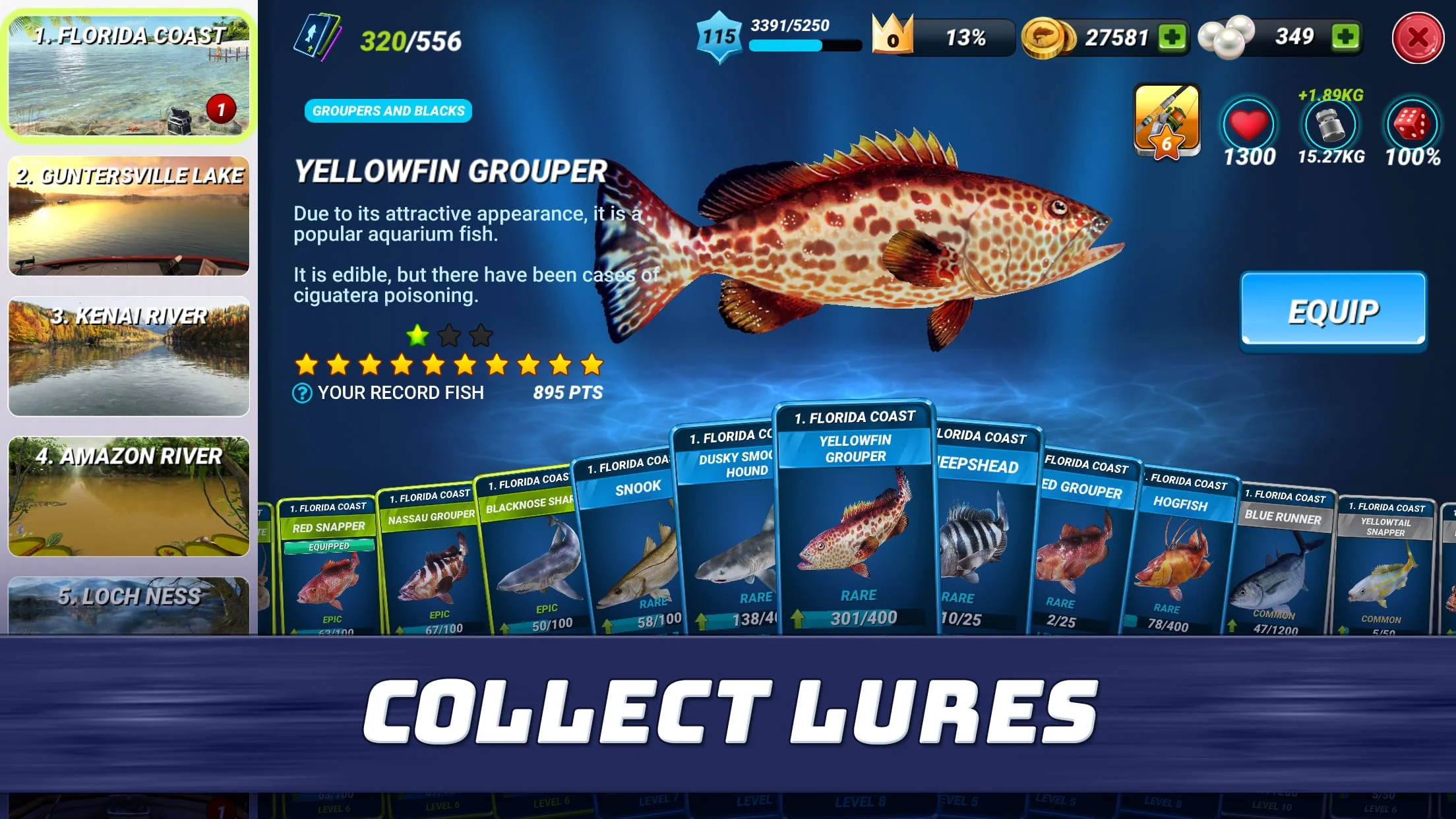
Task: Click the fish coin currency icon
Action: [x=1044, y=36]
